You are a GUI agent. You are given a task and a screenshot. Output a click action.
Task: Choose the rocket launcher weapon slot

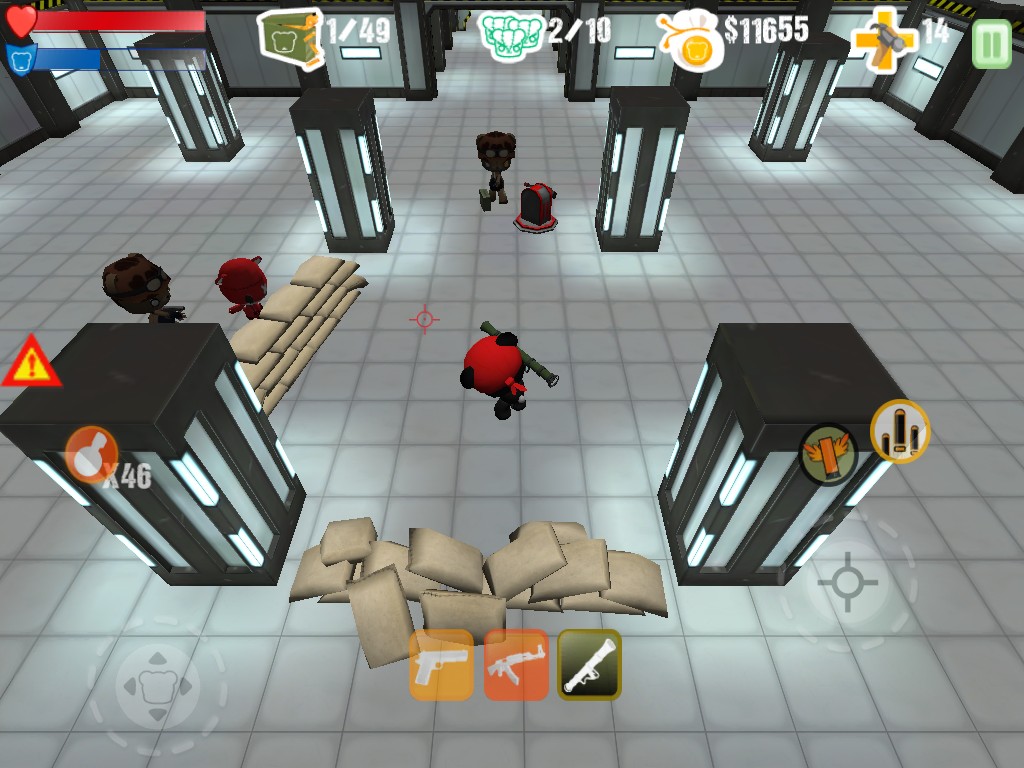pos(589,665)
